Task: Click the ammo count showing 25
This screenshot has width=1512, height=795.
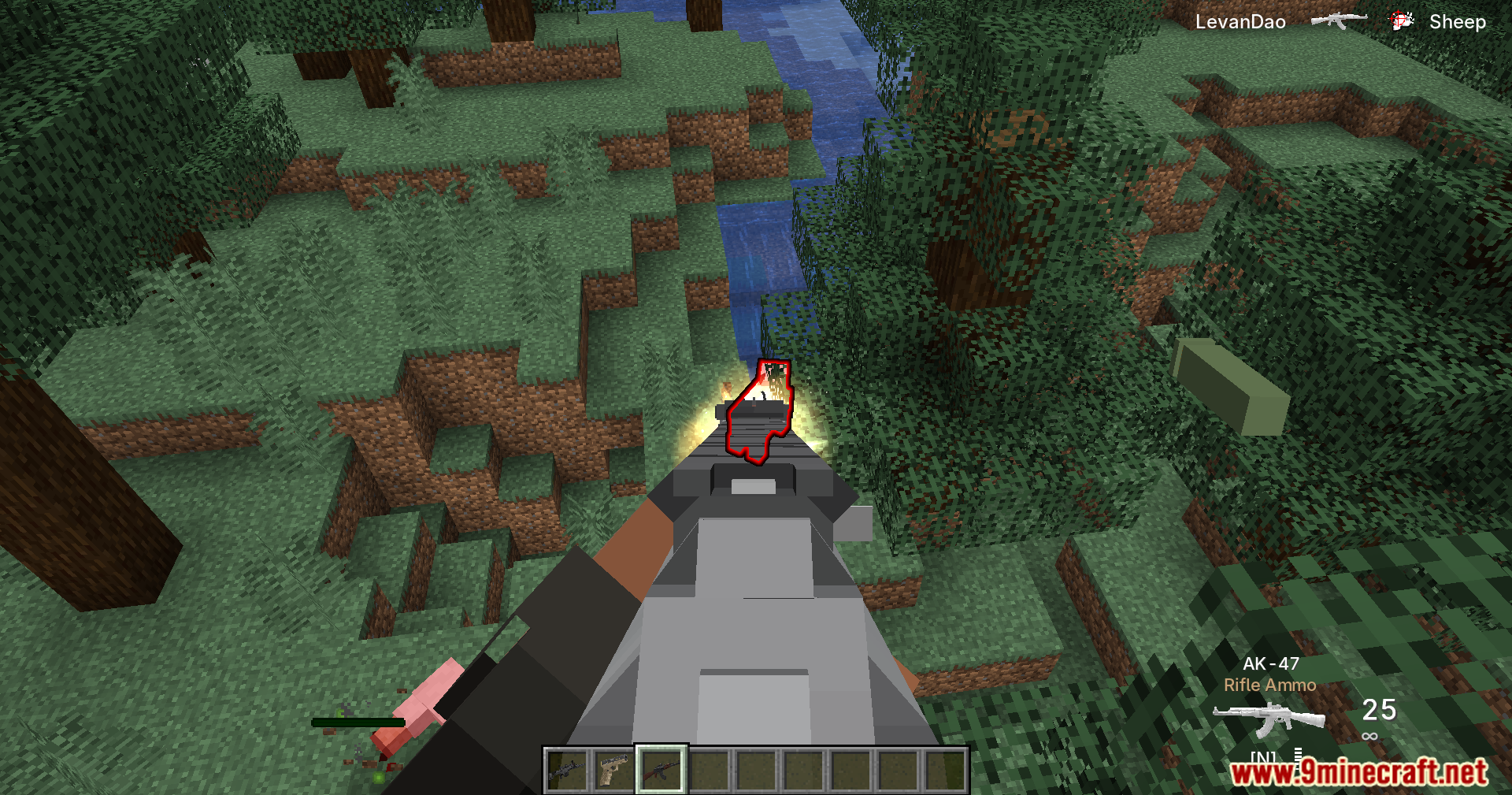Action: tap(1379, 710)
